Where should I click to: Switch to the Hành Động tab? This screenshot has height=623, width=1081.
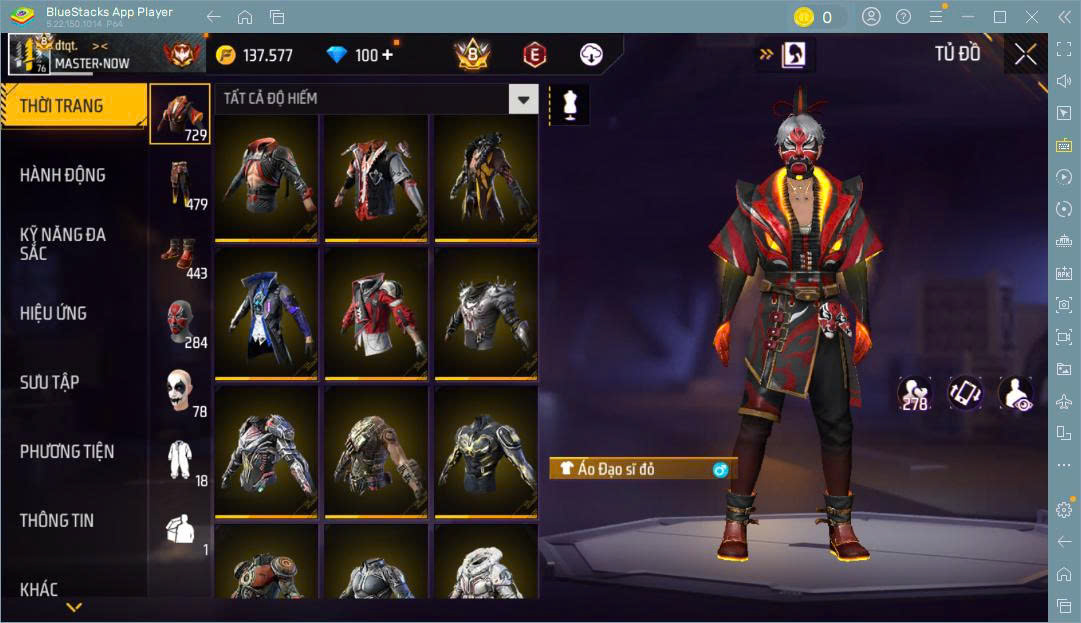63,175
